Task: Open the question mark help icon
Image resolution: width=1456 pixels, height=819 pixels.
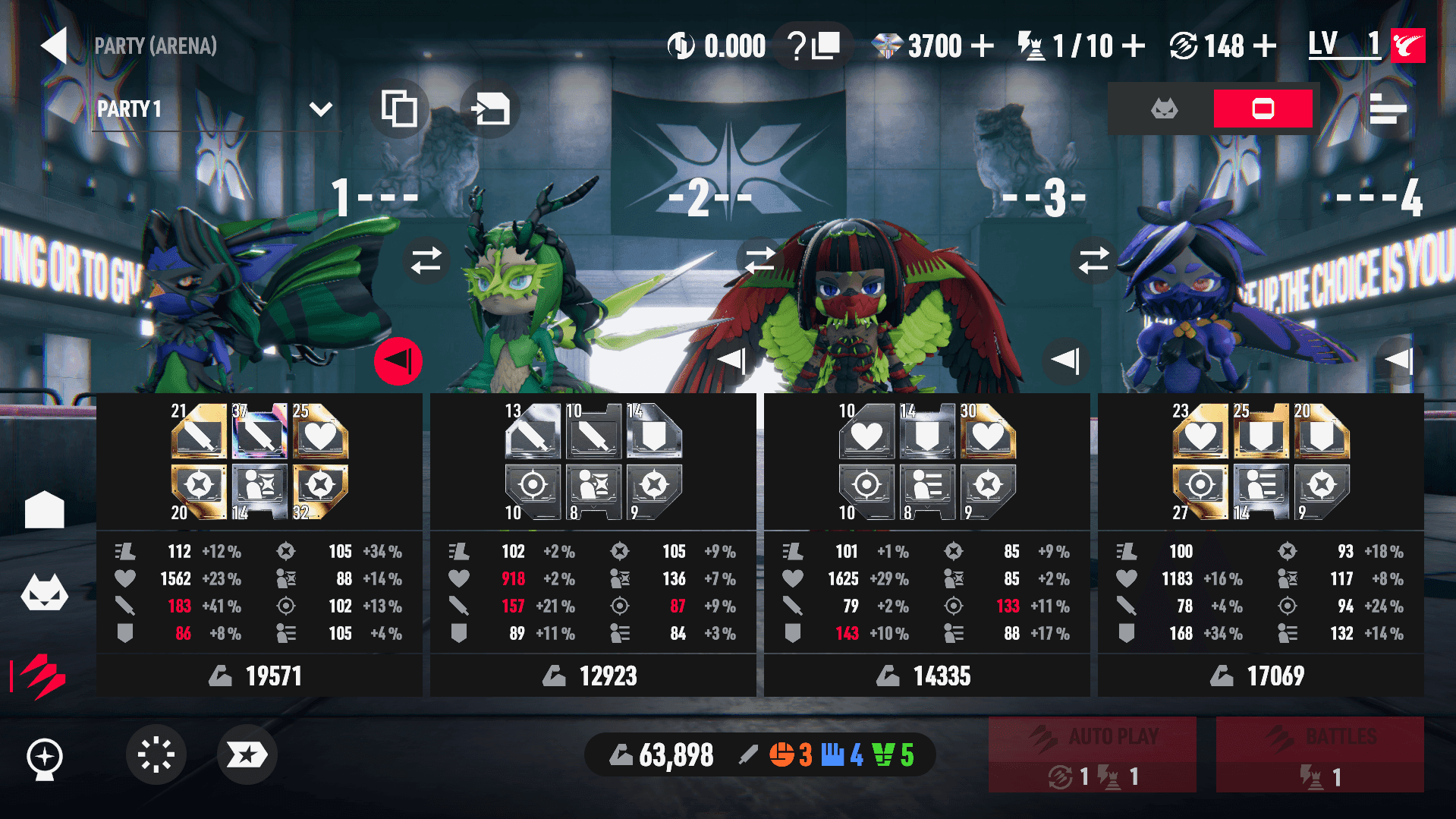Action: point(796,46)
